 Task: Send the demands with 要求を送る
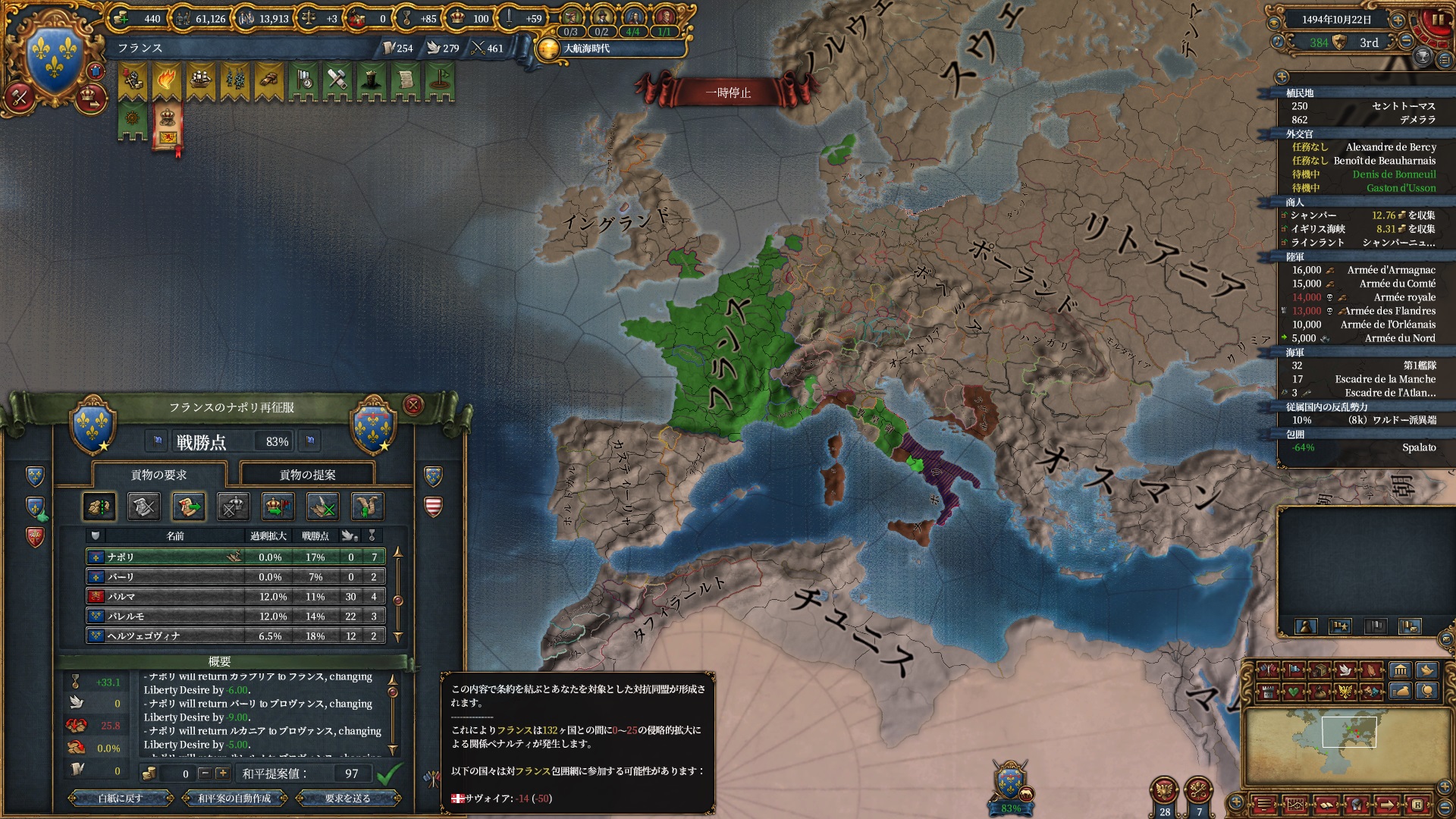pyautogui.click(x=348, y=798)
